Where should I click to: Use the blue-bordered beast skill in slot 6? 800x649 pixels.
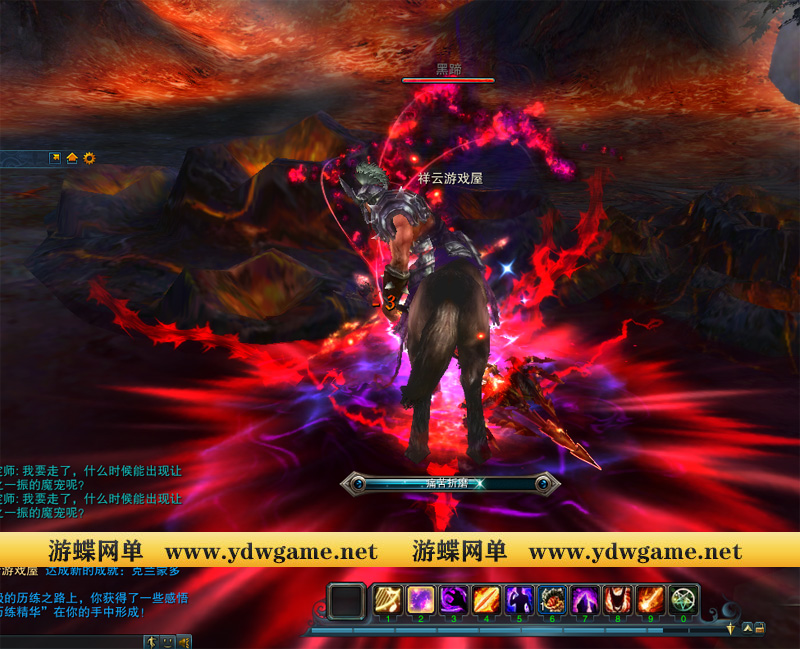point(552,600)
